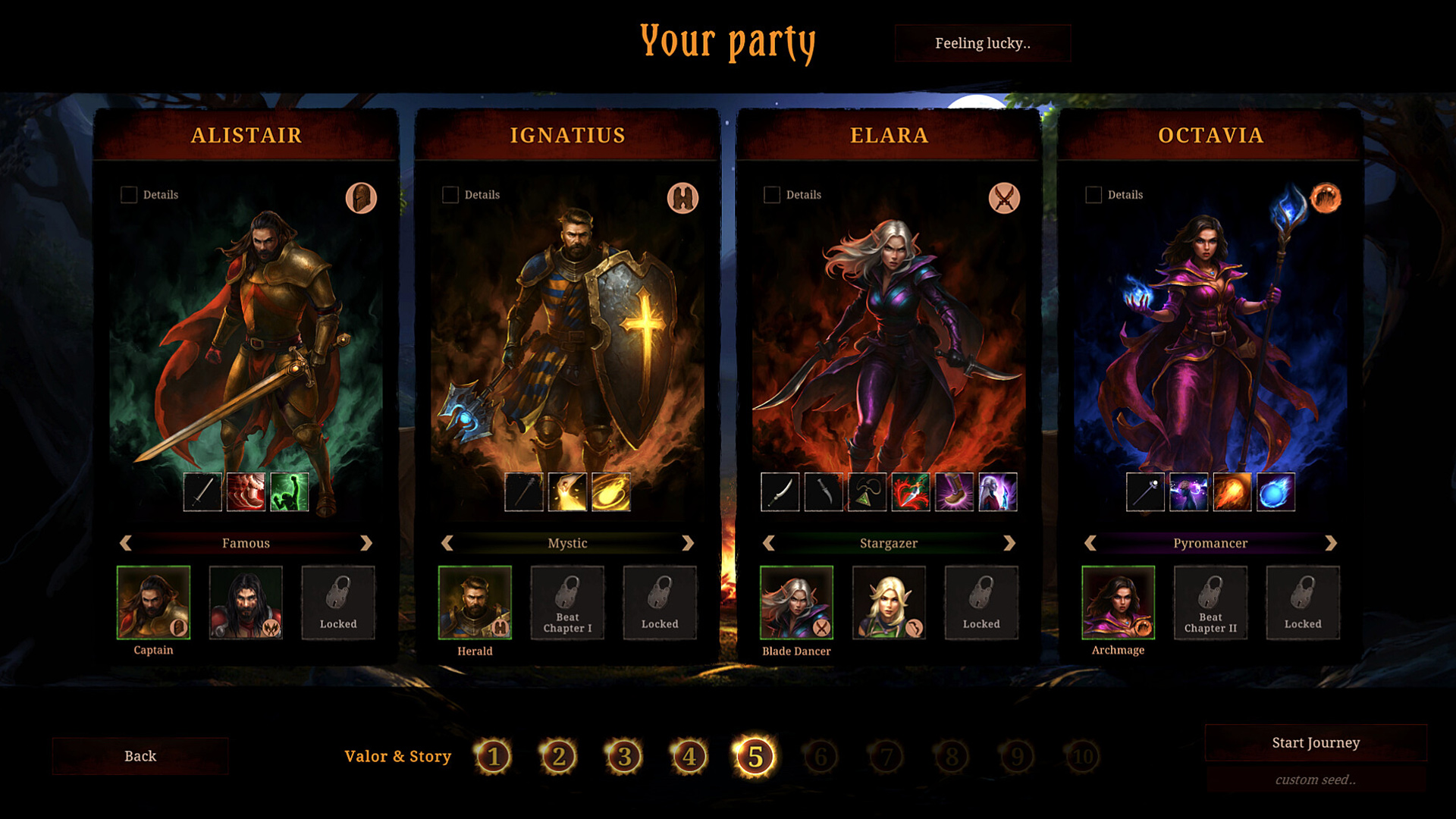Select the Captain portrait for Alistair

(x=153, y=602)
